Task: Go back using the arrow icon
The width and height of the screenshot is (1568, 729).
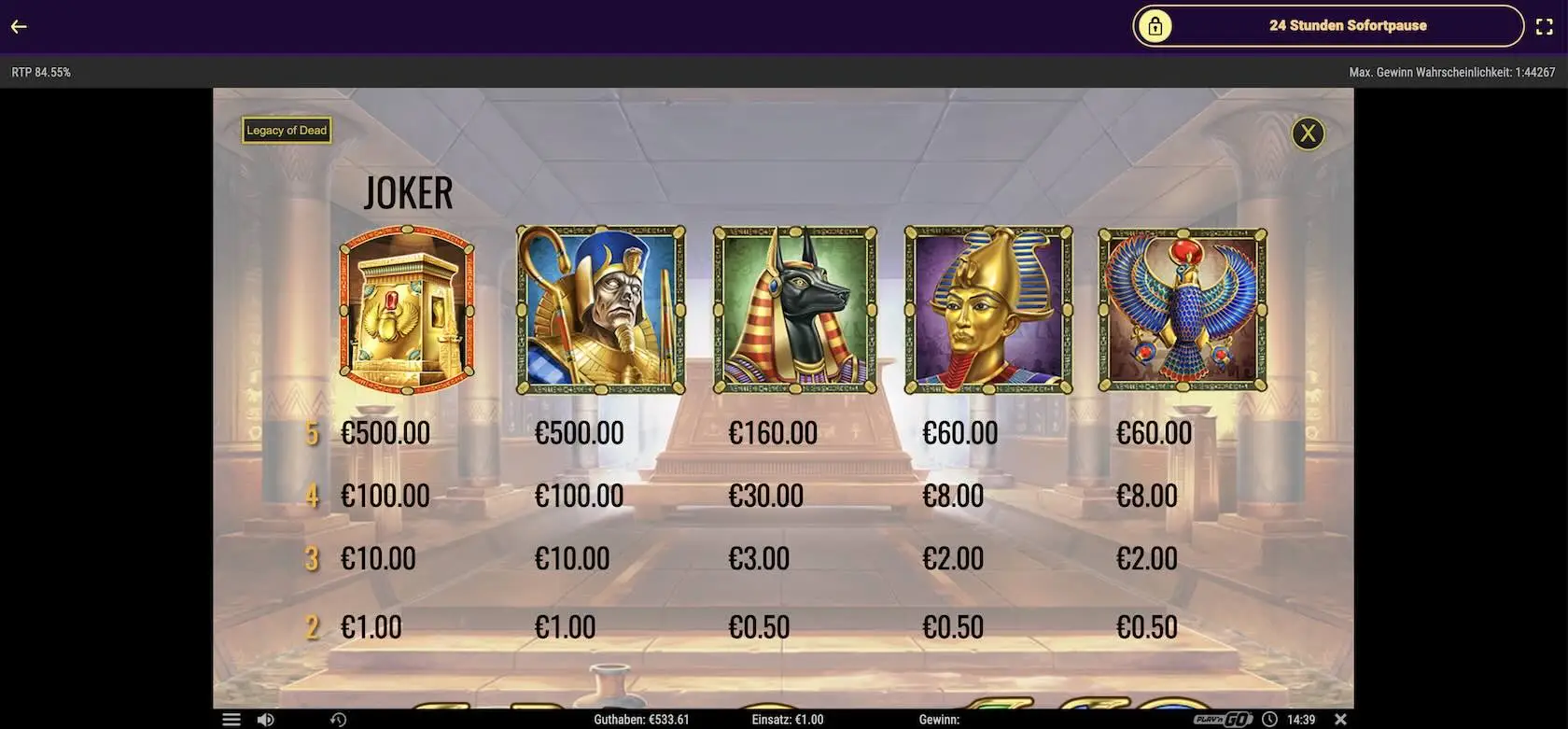Action: pos(19,26)
